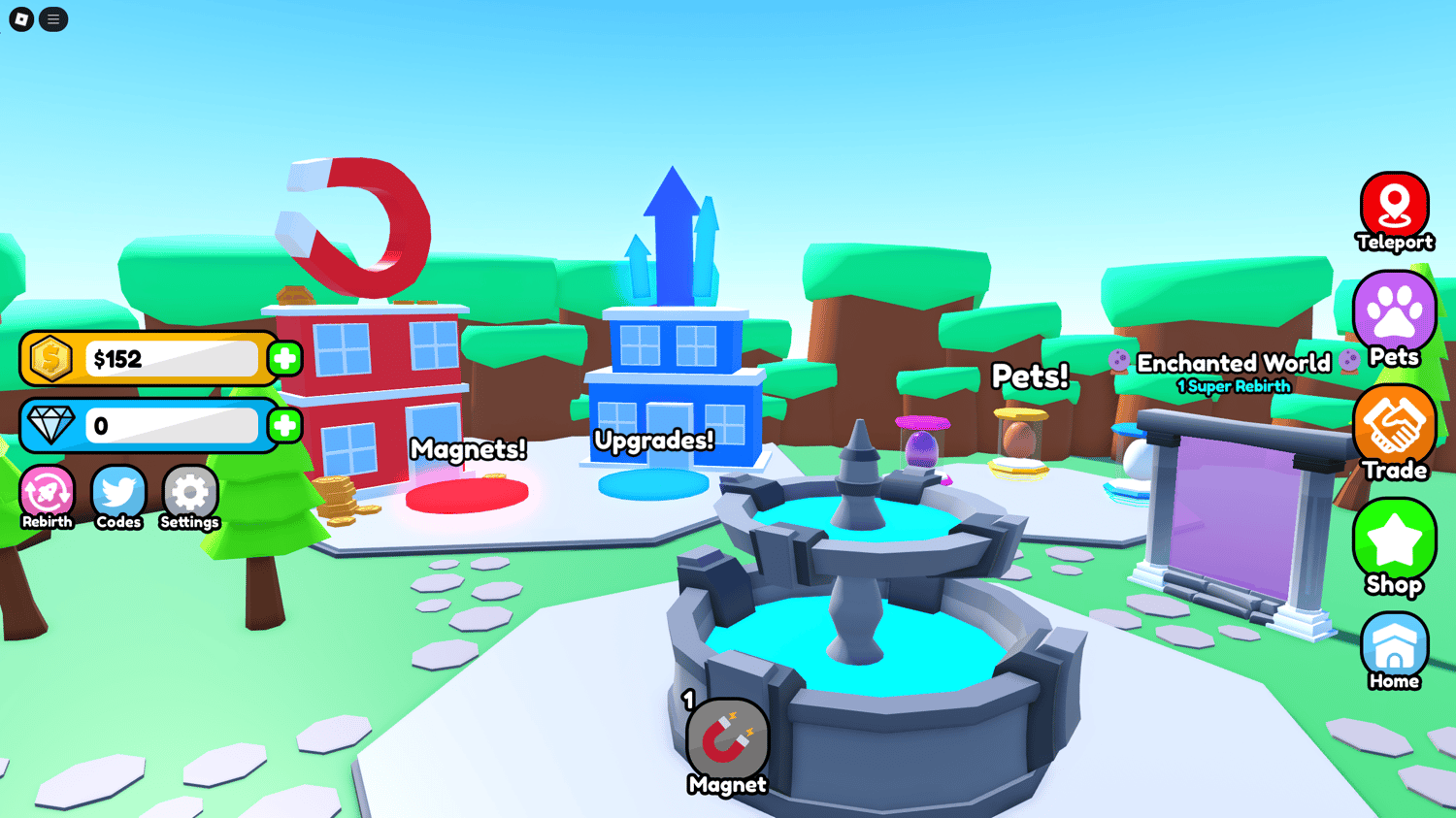1456x818 pixels.
Task: Select the Magnet in the hotbar
Action: click(x=727, y=745)
